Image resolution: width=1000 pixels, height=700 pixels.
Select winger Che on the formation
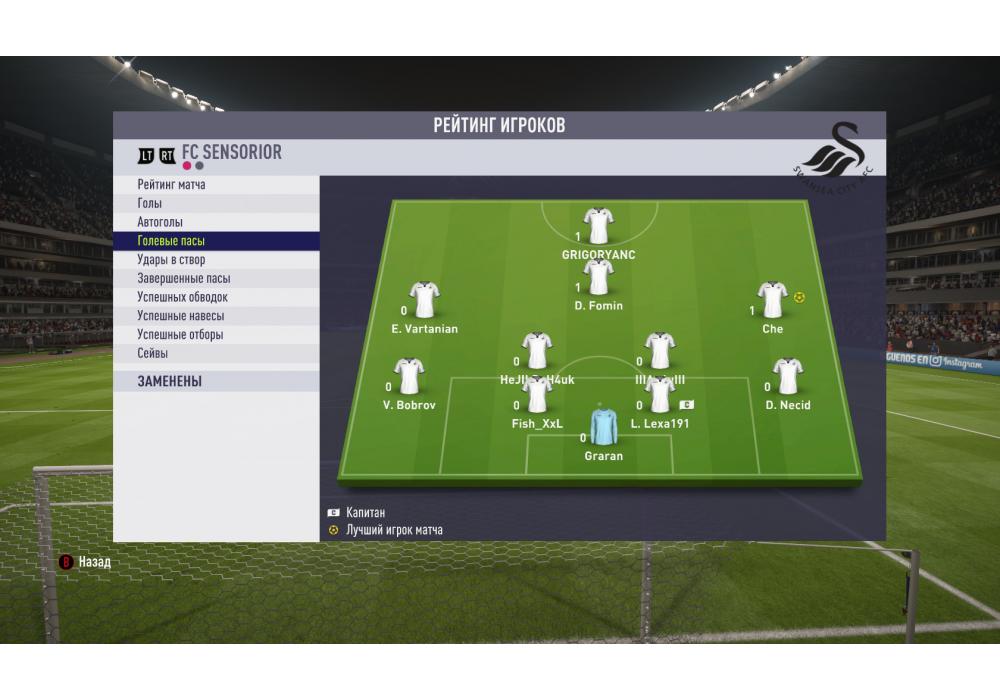coord(772,300)
